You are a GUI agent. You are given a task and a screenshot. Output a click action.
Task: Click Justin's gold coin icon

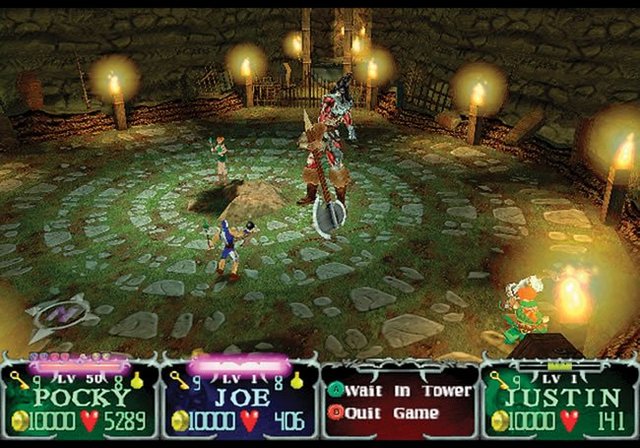pyautogui.click(x=497, y=419)
